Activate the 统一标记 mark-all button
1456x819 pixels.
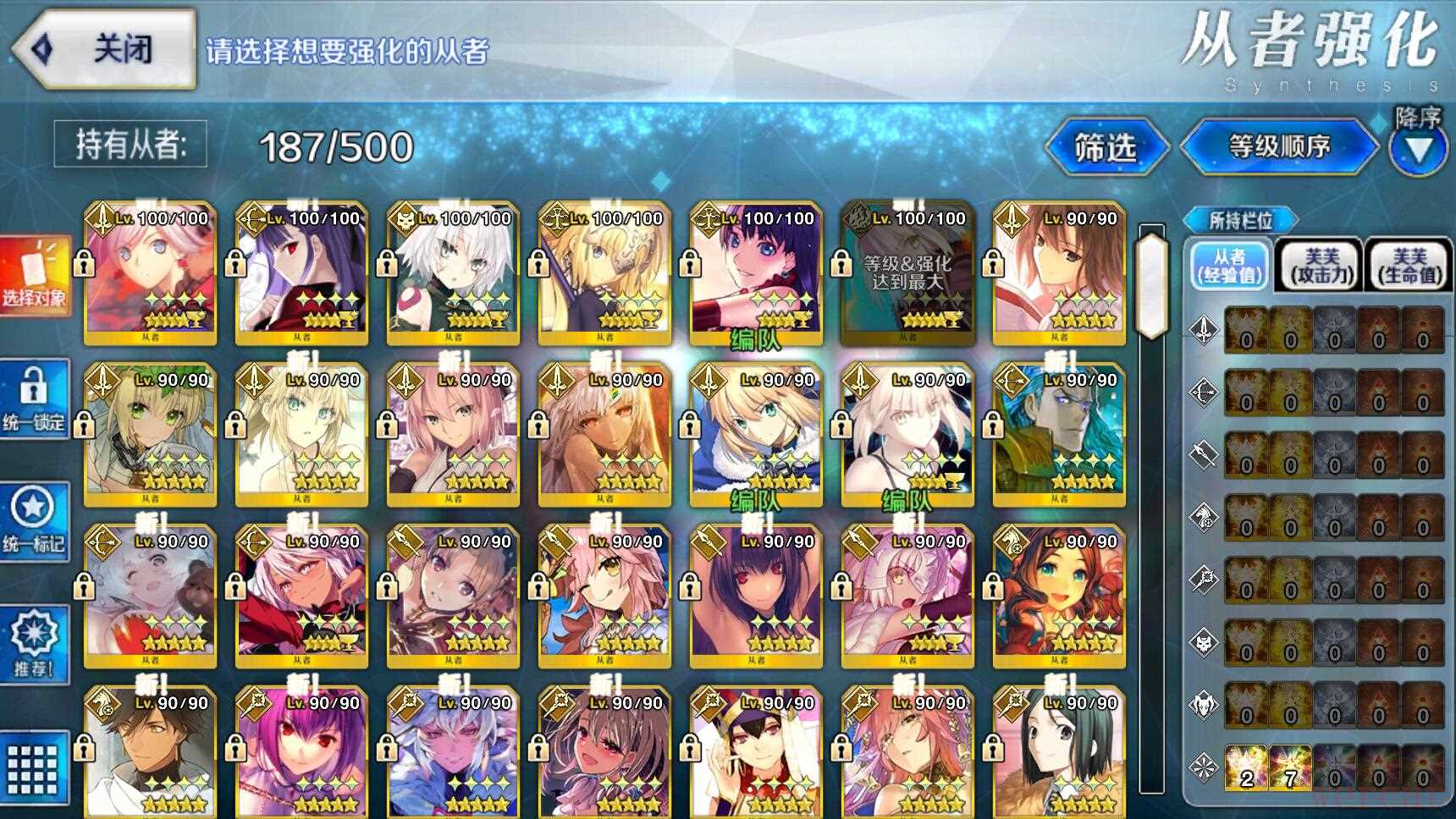tap(34, 521)
